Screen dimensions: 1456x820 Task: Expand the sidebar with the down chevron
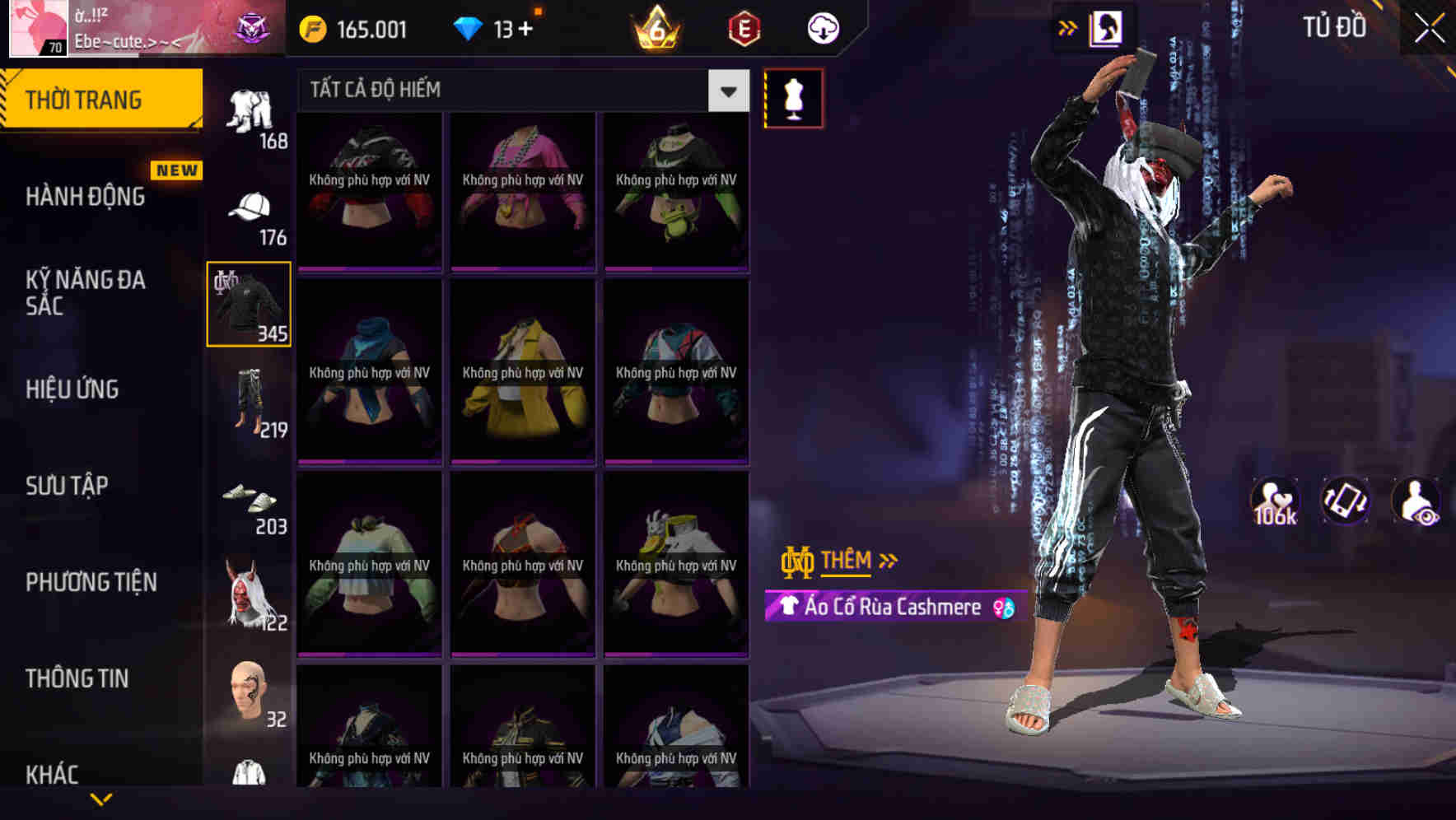pos(101,797)
